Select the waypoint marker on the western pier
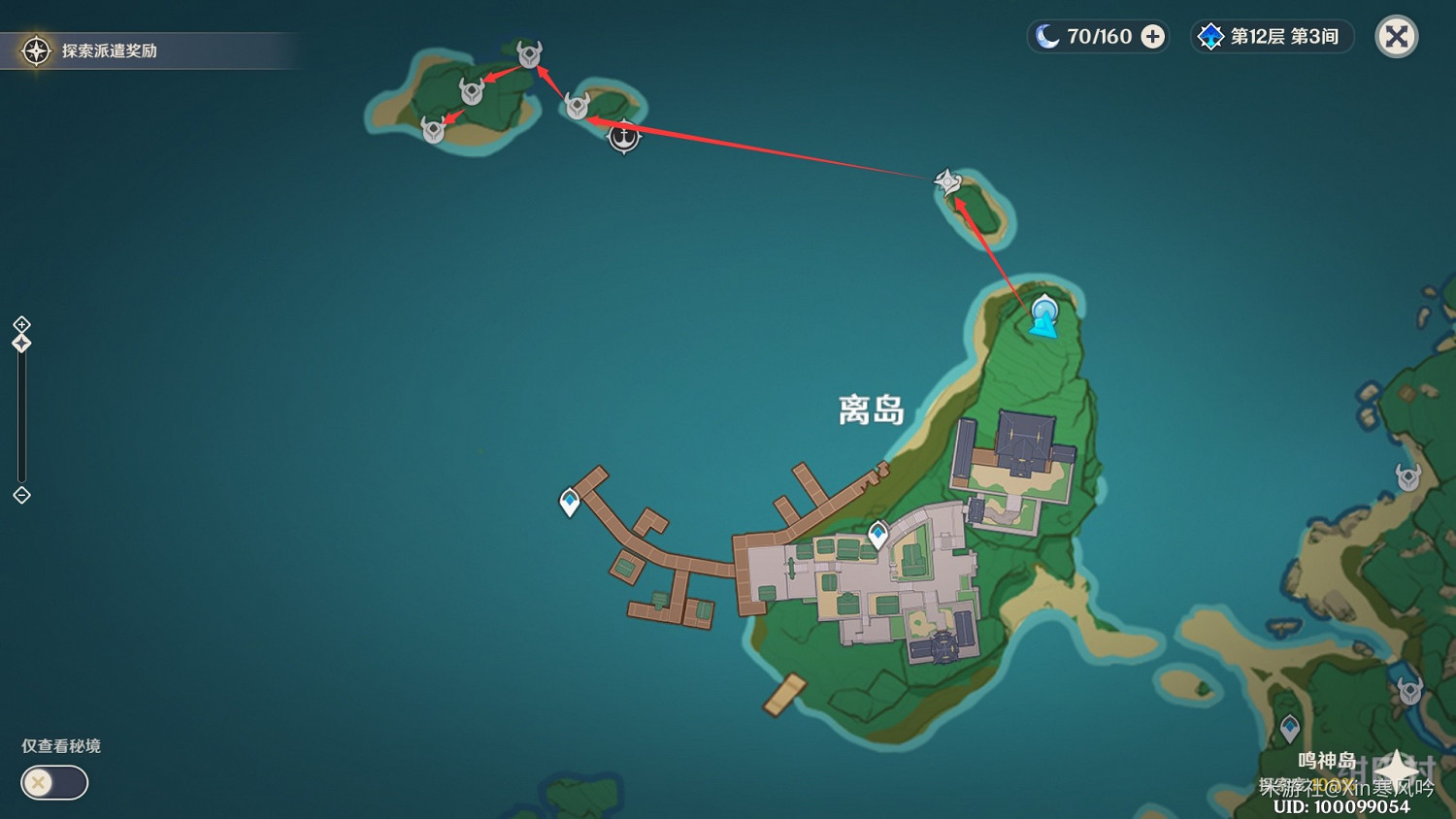The height and width of the screenshot is (819, 1456). pos(570,502)
